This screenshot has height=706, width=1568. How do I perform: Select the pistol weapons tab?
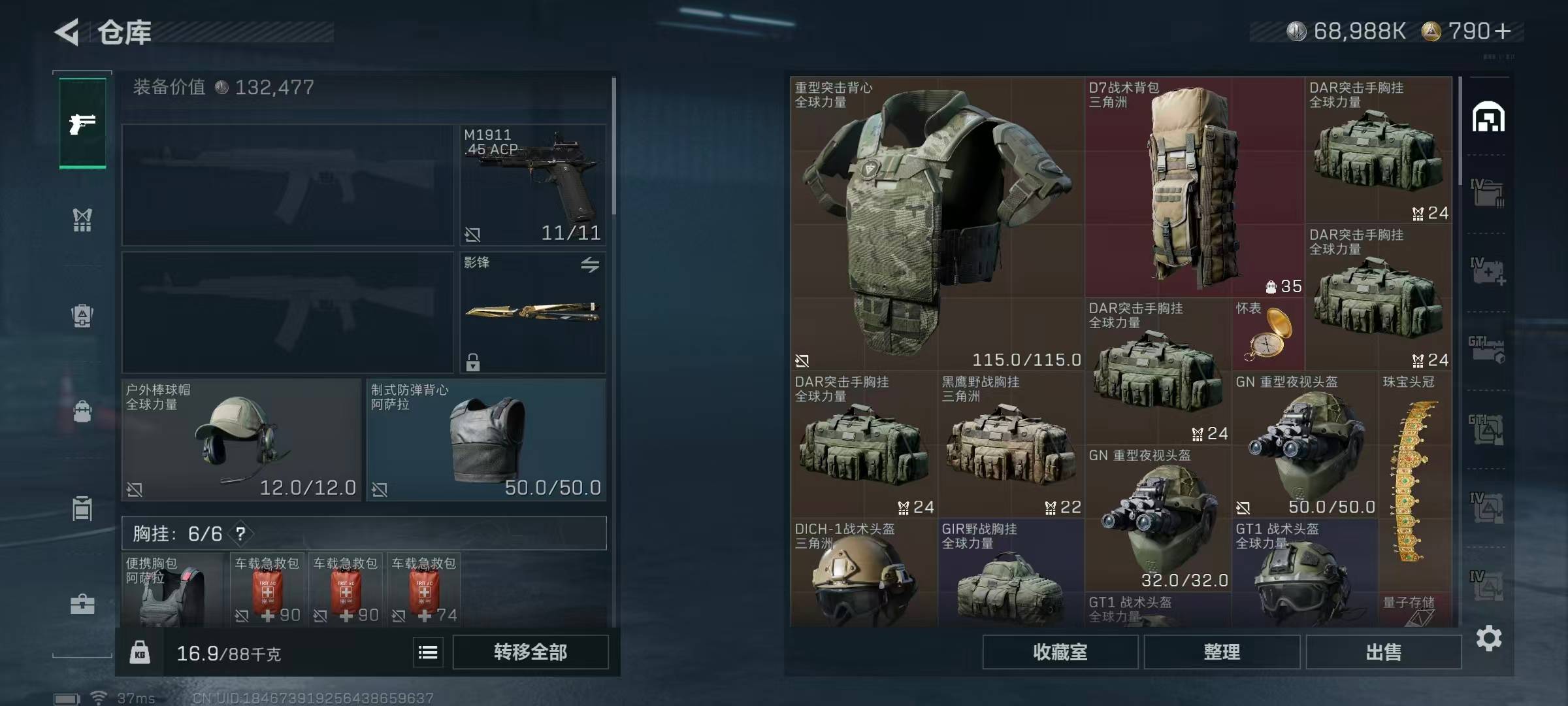coord(82,123)
